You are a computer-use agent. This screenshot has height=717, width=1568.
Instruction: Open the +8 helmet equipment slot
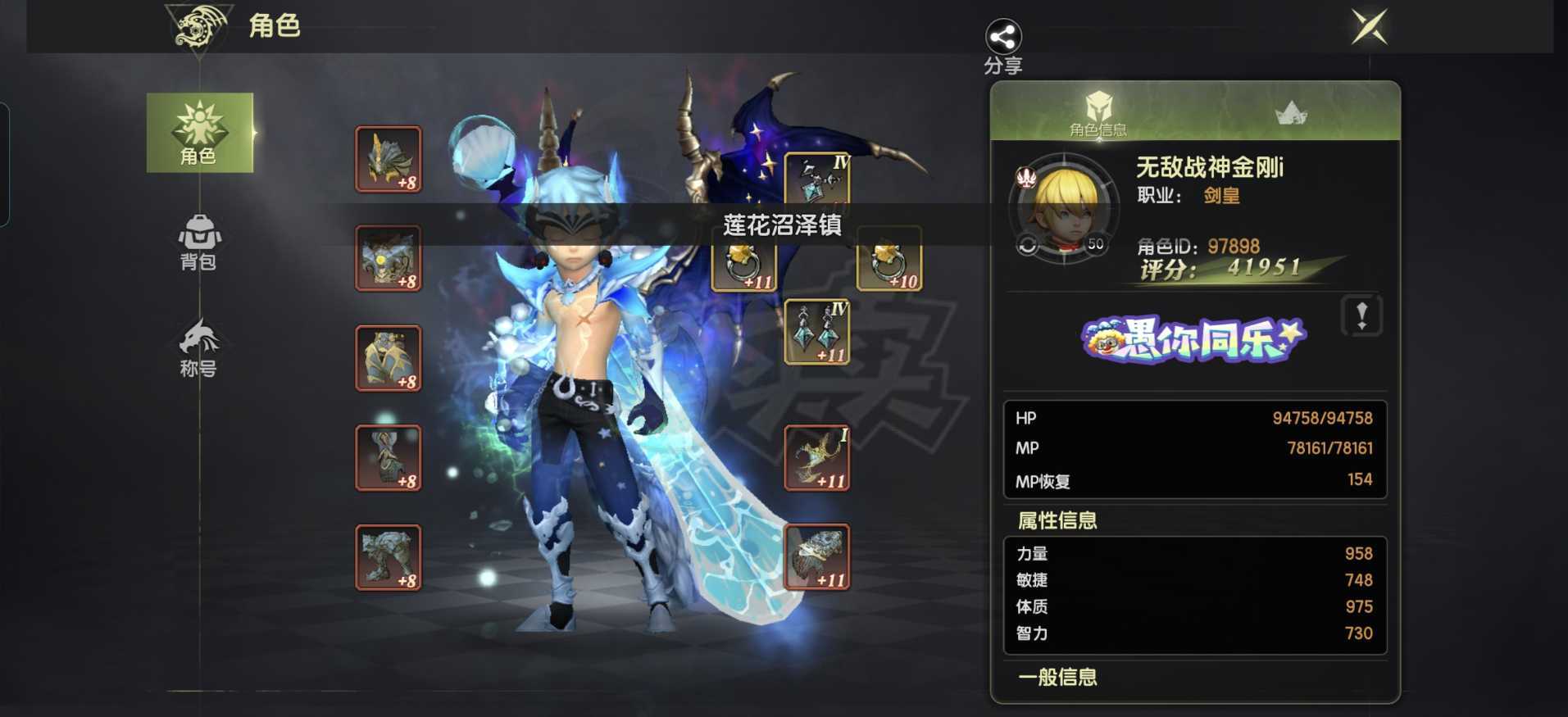pos(388,160)
